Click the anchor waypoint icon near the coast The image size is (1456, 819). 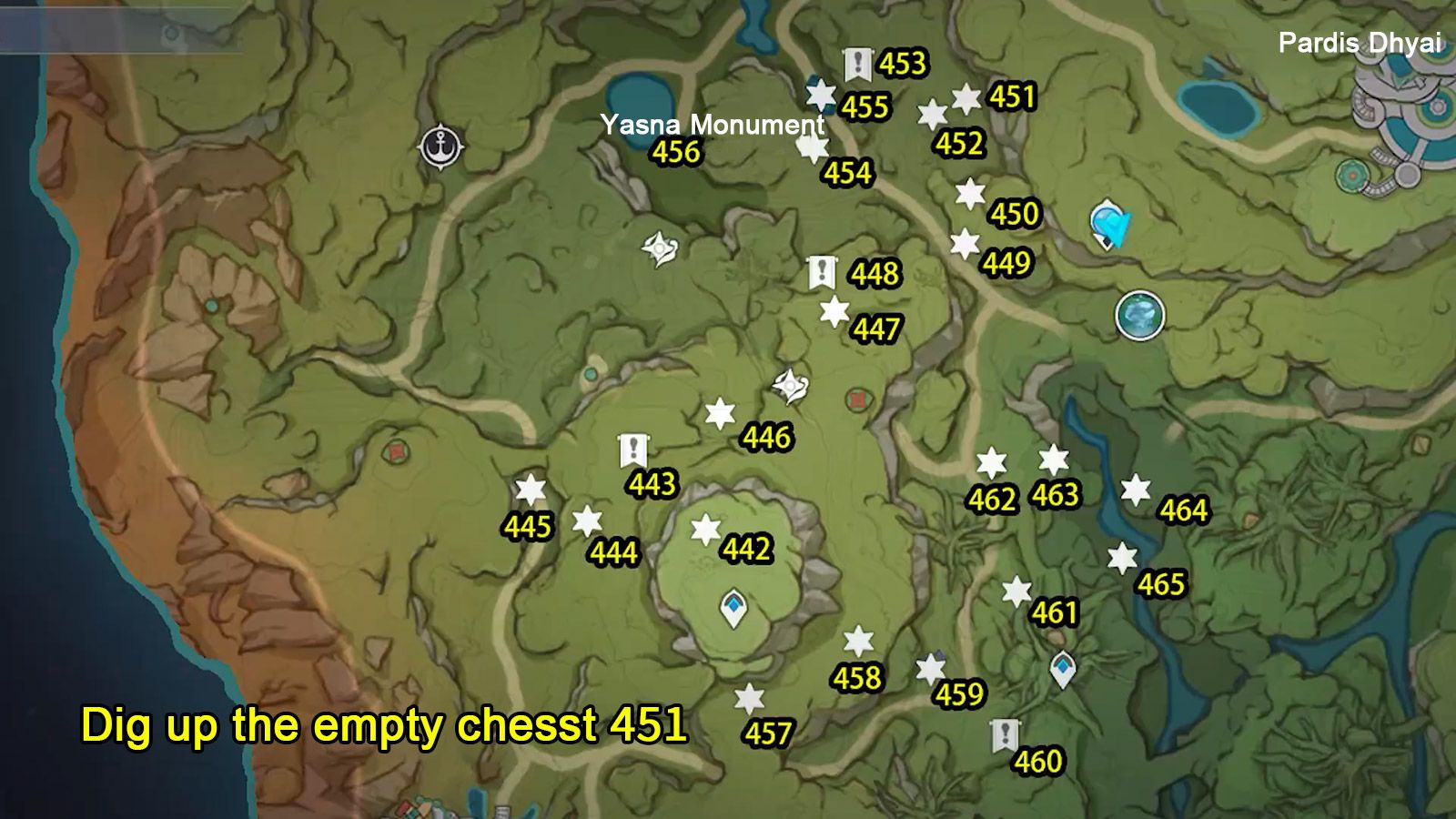[442, 147]
